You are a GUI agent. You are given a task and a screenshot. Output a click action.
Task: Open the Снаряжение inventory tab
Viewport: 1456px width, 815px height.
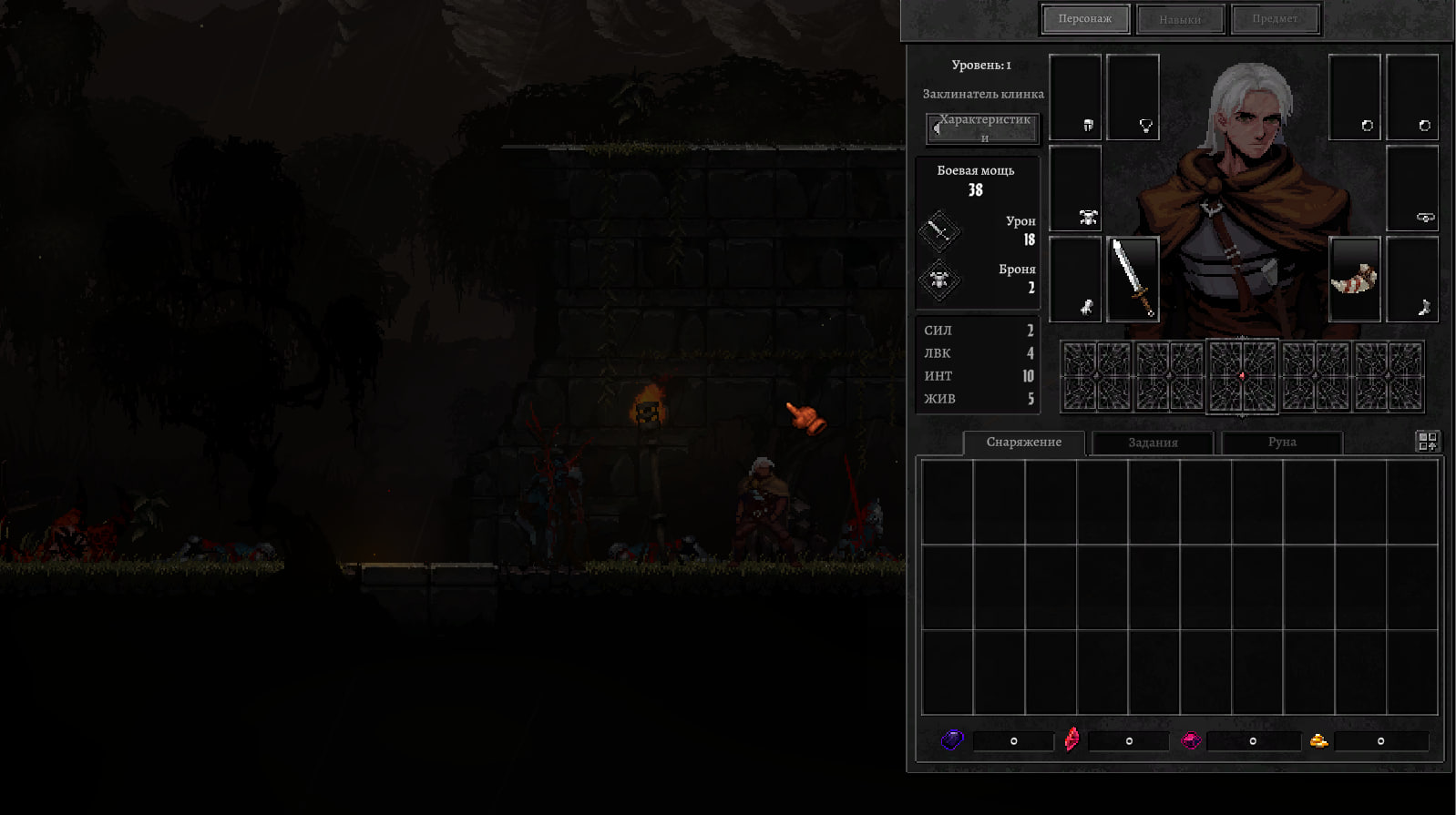point(1023,443)
